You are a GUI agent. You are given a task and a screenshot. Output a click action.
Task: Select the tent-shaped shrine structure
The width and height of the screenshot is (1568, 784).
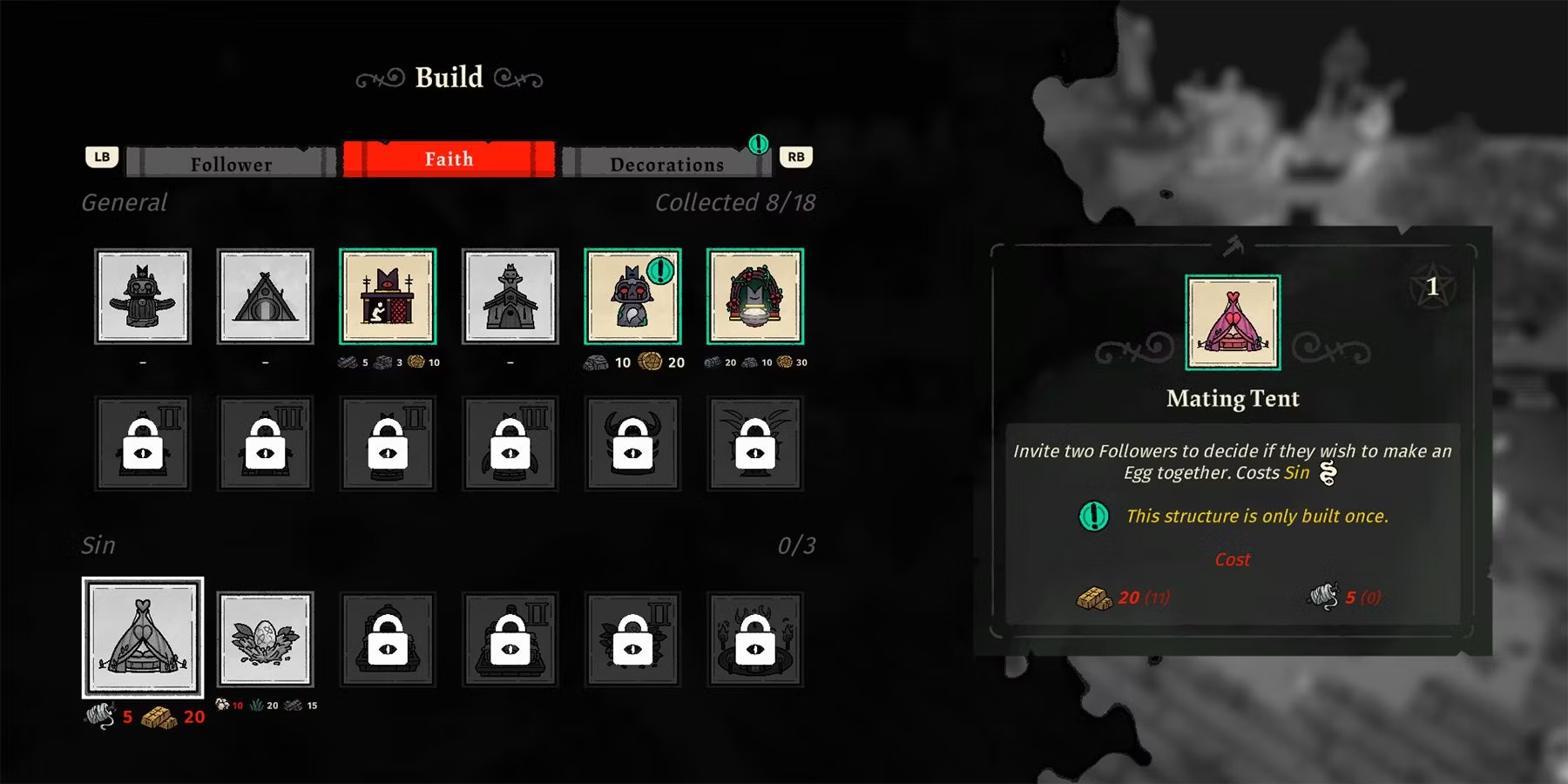(265, 296)
